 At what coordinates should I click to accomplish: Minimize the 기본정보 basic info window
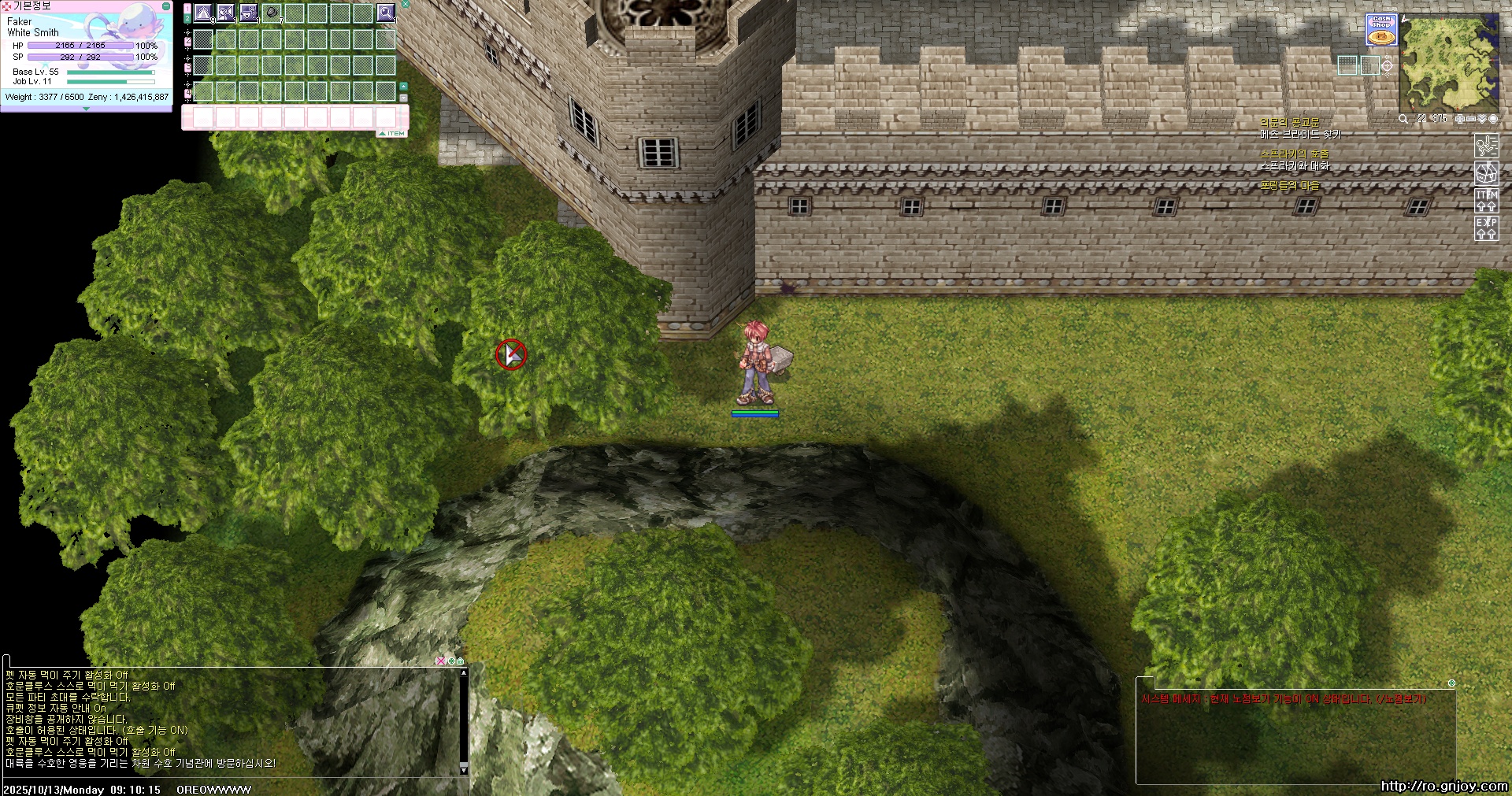[x=166, y=6]
